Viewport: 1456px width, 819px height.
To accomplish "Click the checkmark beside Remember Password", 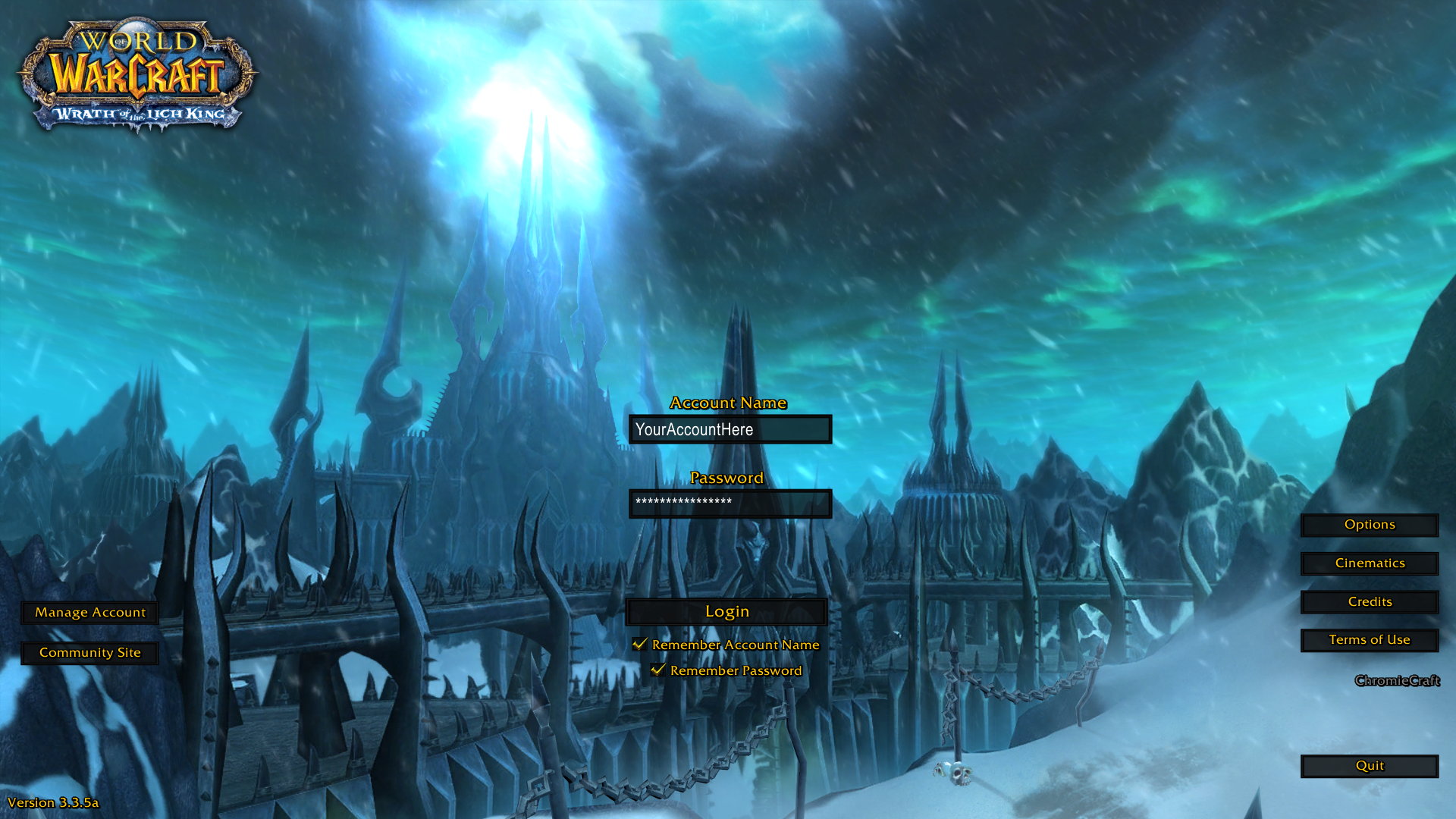I will coord(657,670).
